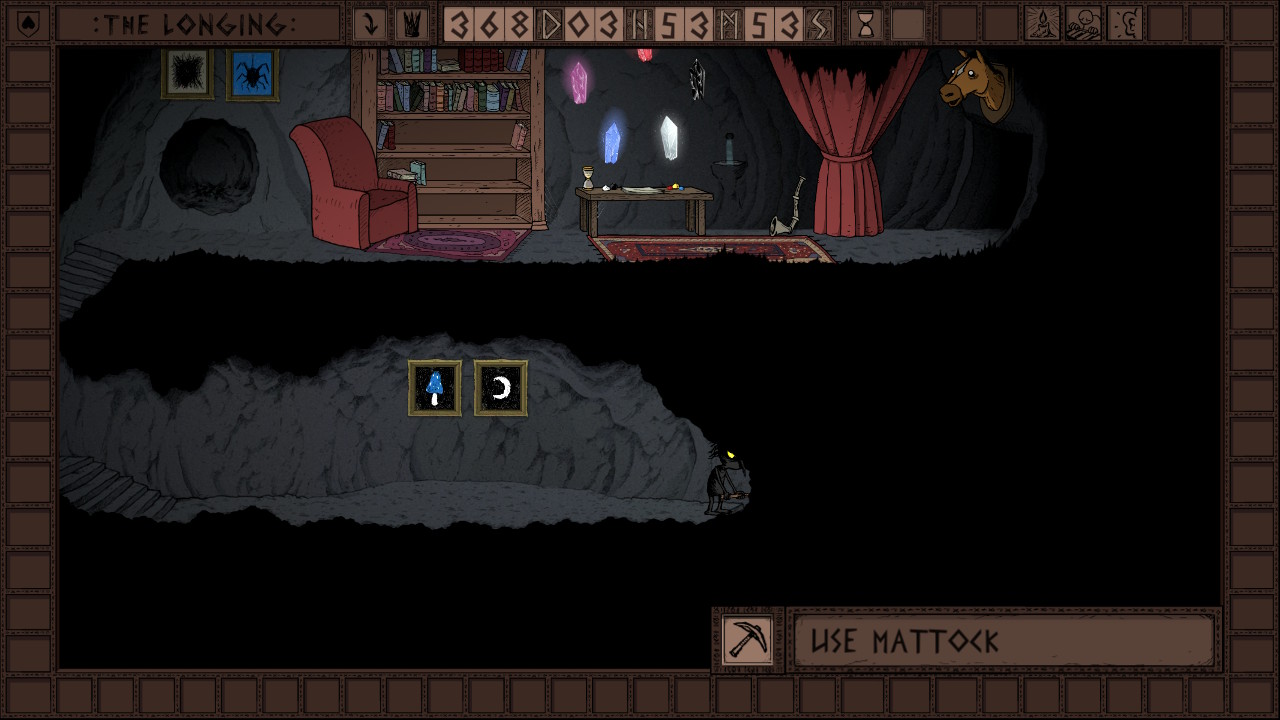Open the candle icon in top bar
1280x720 pixels.
(1042, 24)
